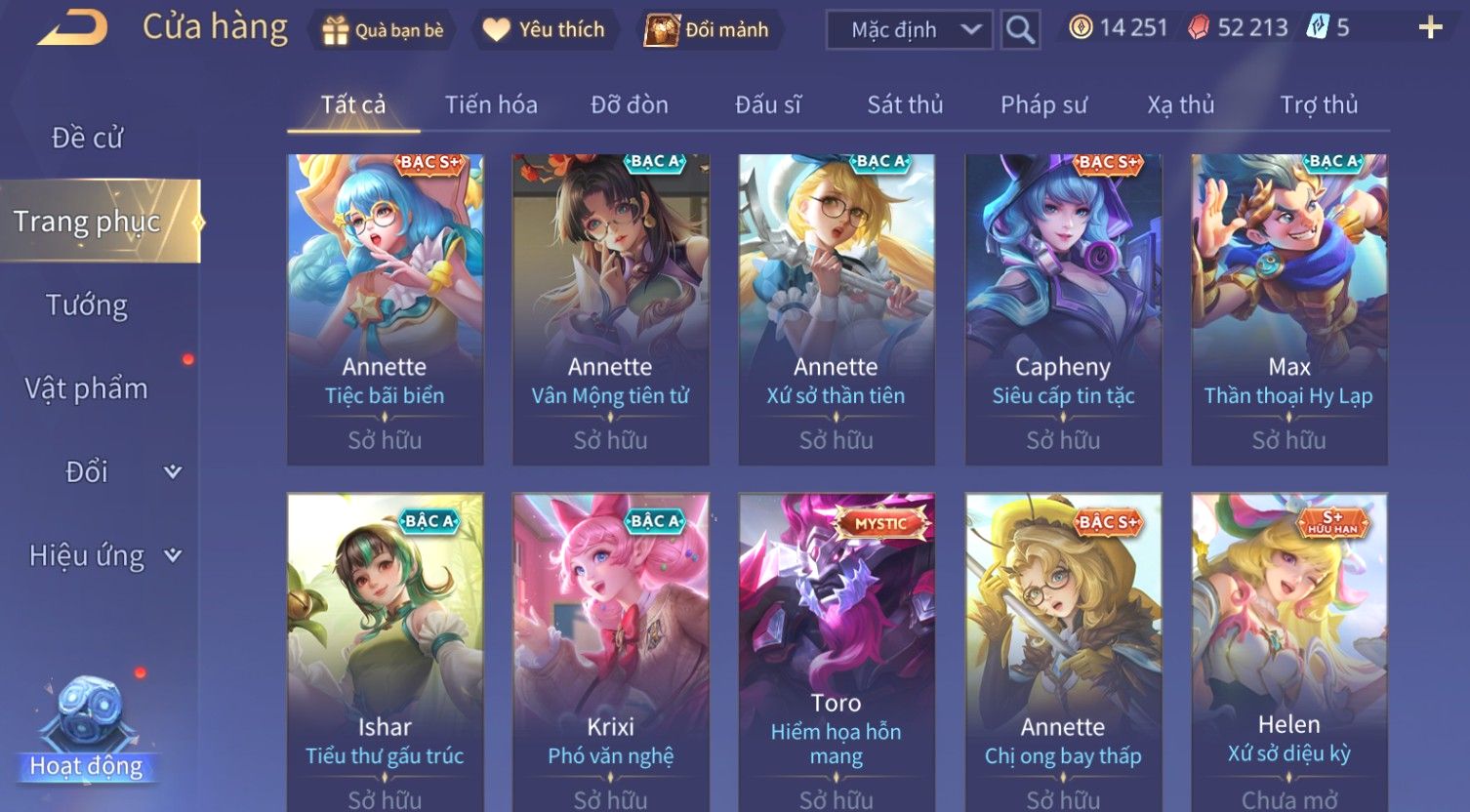
Task: Choose the Trợ thủ tab
Action: 1319,104
